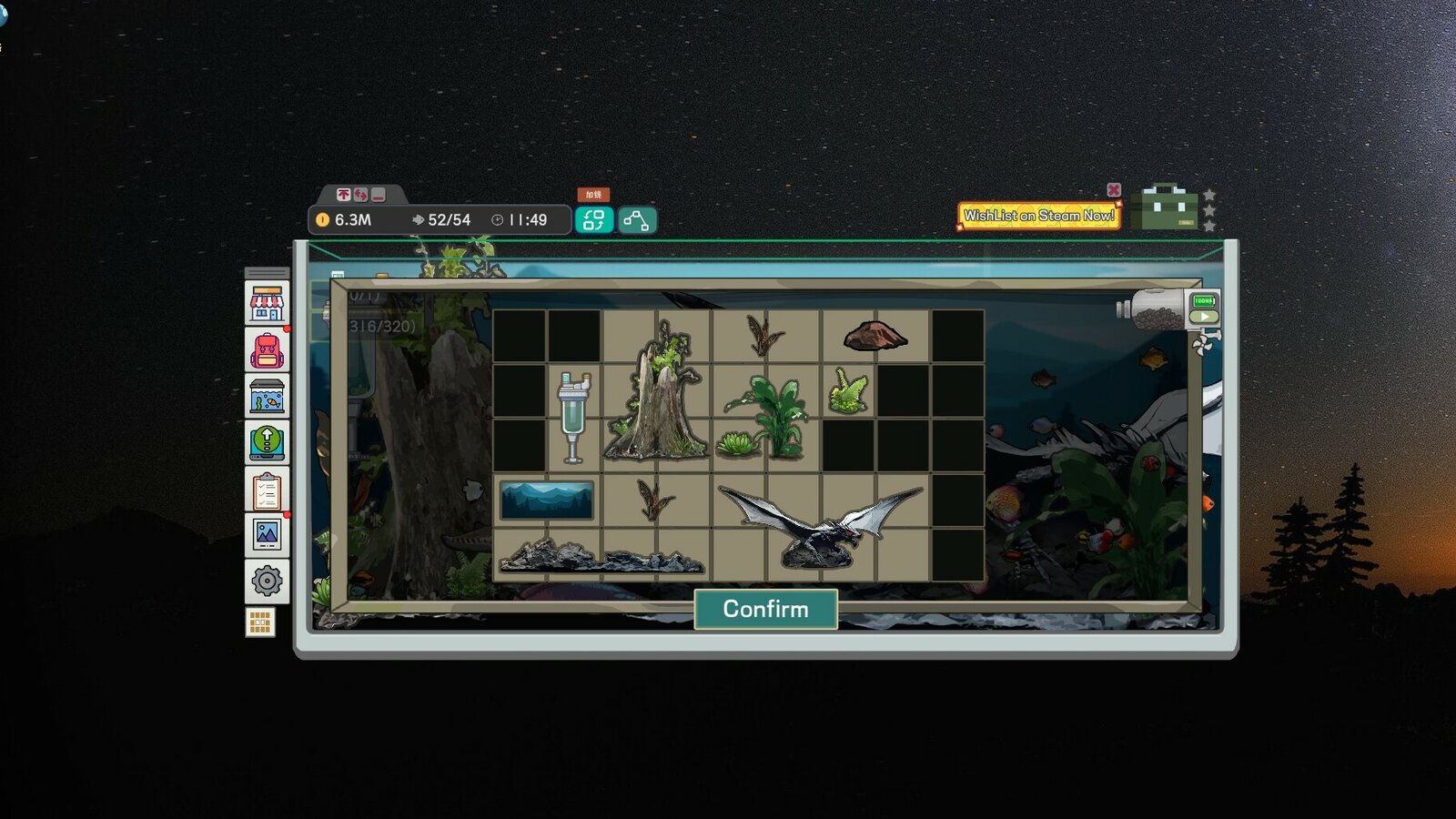
Task: Click the Confirm button below the grid
Action: coord(765,609)
